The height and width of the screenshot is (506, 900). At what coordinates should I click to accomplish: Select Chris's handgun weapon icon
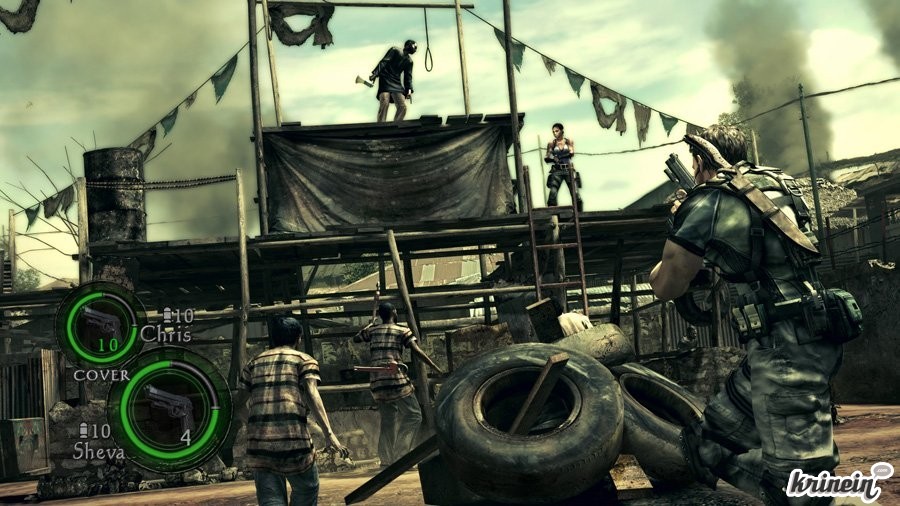tap(100, 323)
